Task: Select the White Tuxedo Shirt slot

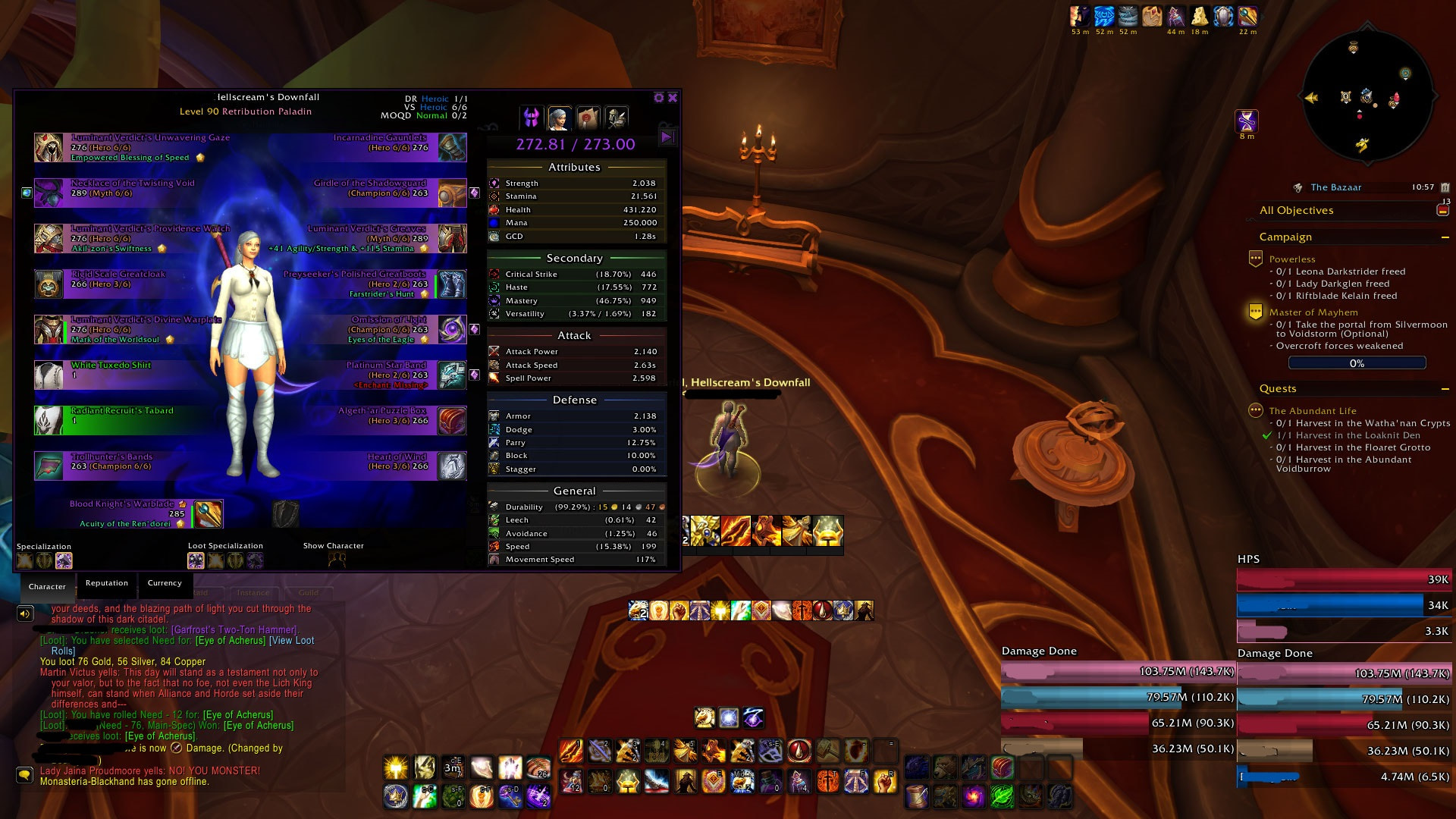Action: [49, 375]
